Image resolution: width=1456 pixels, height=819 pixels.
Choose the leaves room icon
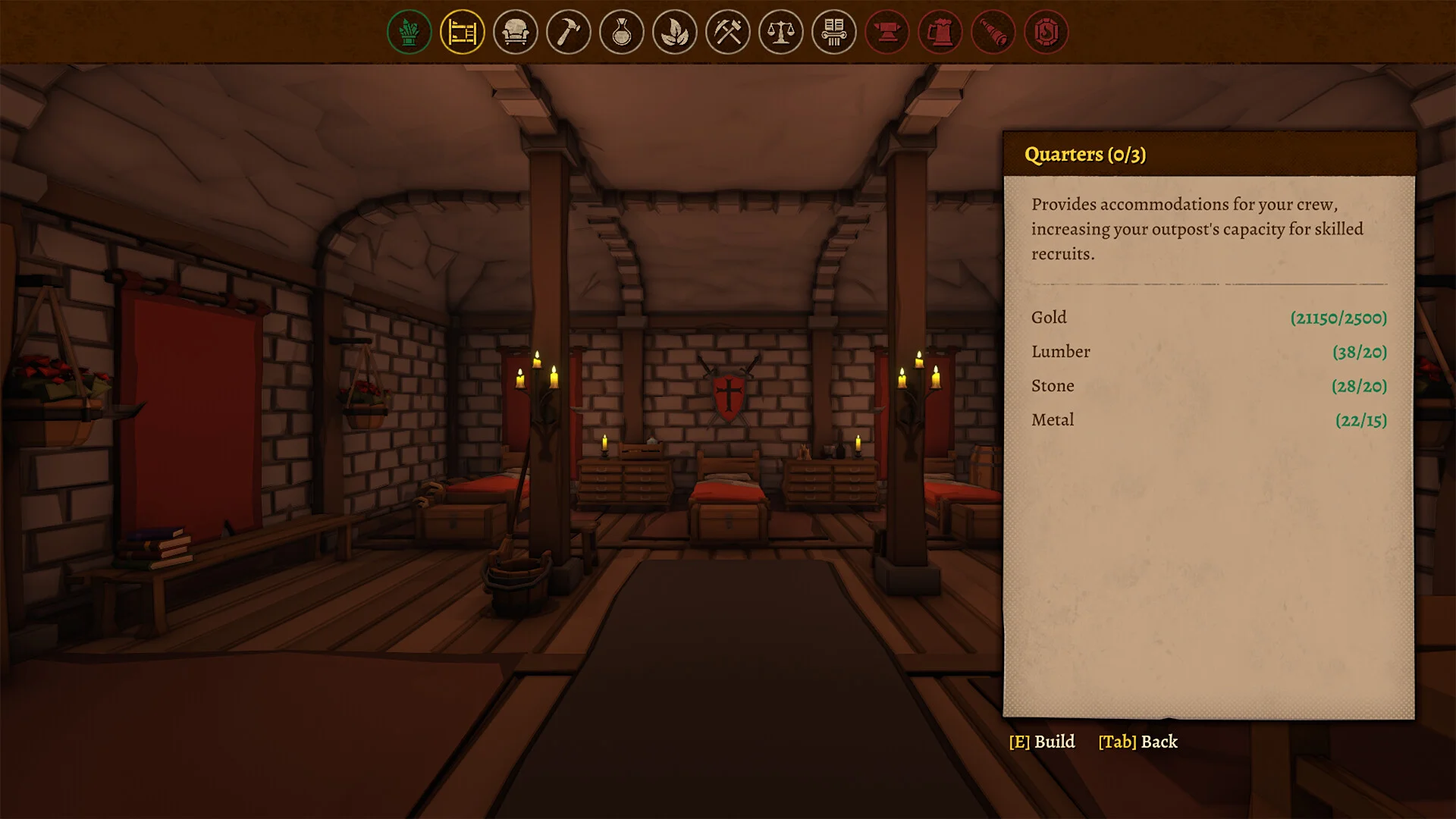tap(675, 32)
